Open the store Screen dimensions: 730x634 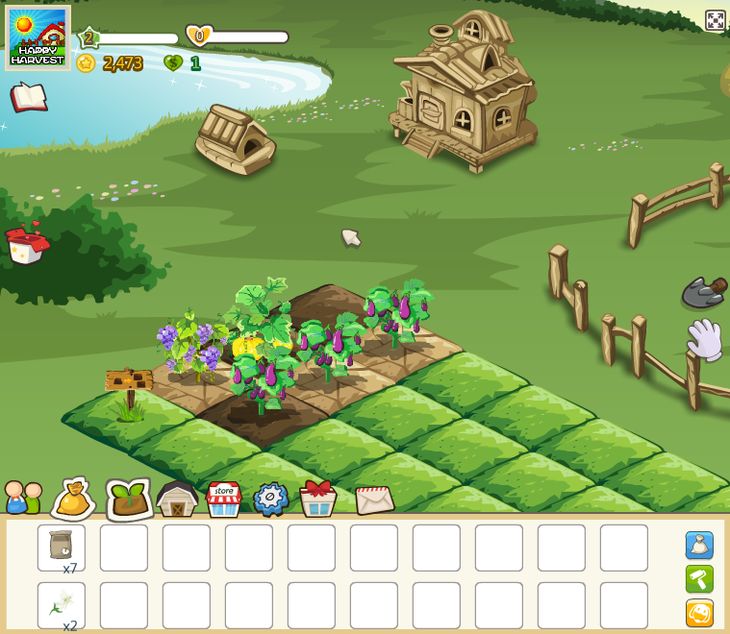(224, 498)
